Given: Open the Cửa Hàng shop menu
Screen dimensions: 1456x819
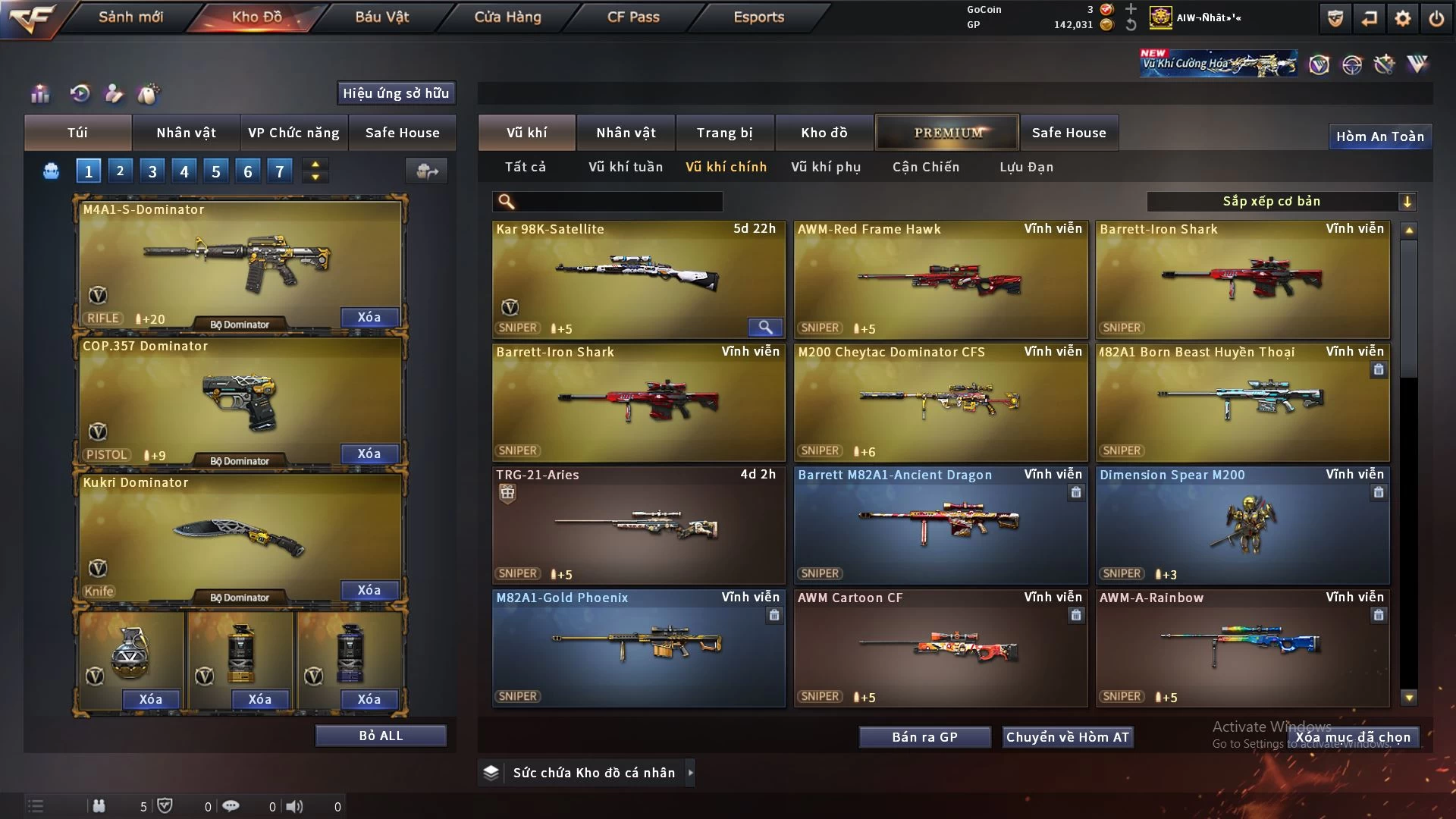Looking at the screenshot, I should pos(507,17).
